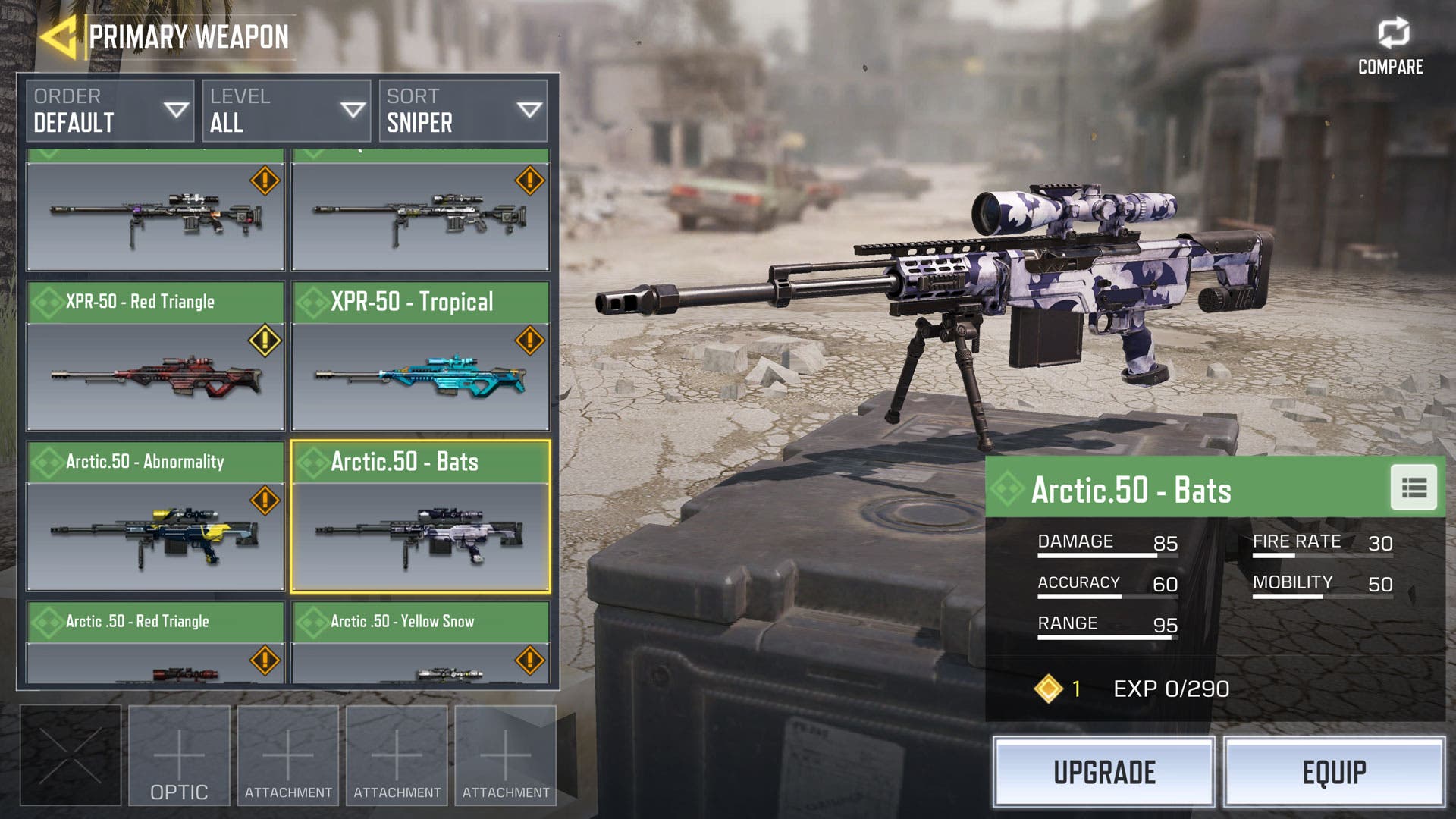The width and height of the screenshot is (1456, 819).
Task: Open the Sort dropdown set to Sniper
Action: coord(464,111)
